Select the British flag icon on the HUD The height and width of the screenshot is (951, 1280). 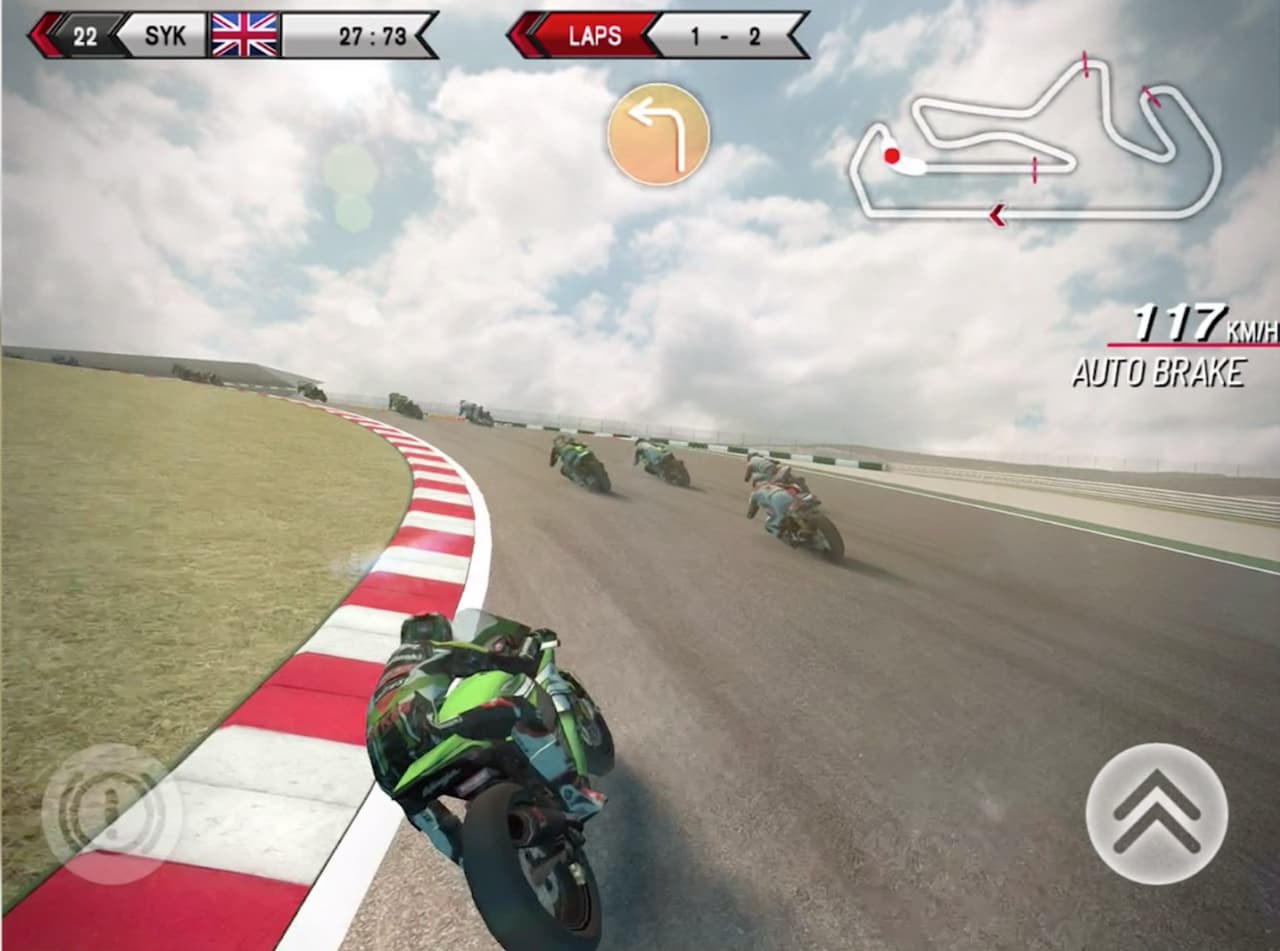(x=246, y=34)
